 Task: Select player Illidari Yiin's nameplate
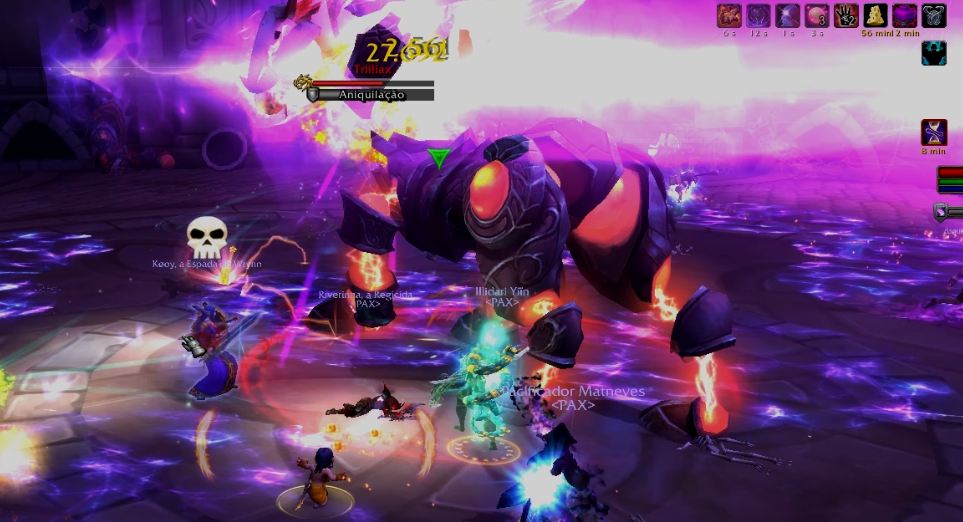pos(502,292)
